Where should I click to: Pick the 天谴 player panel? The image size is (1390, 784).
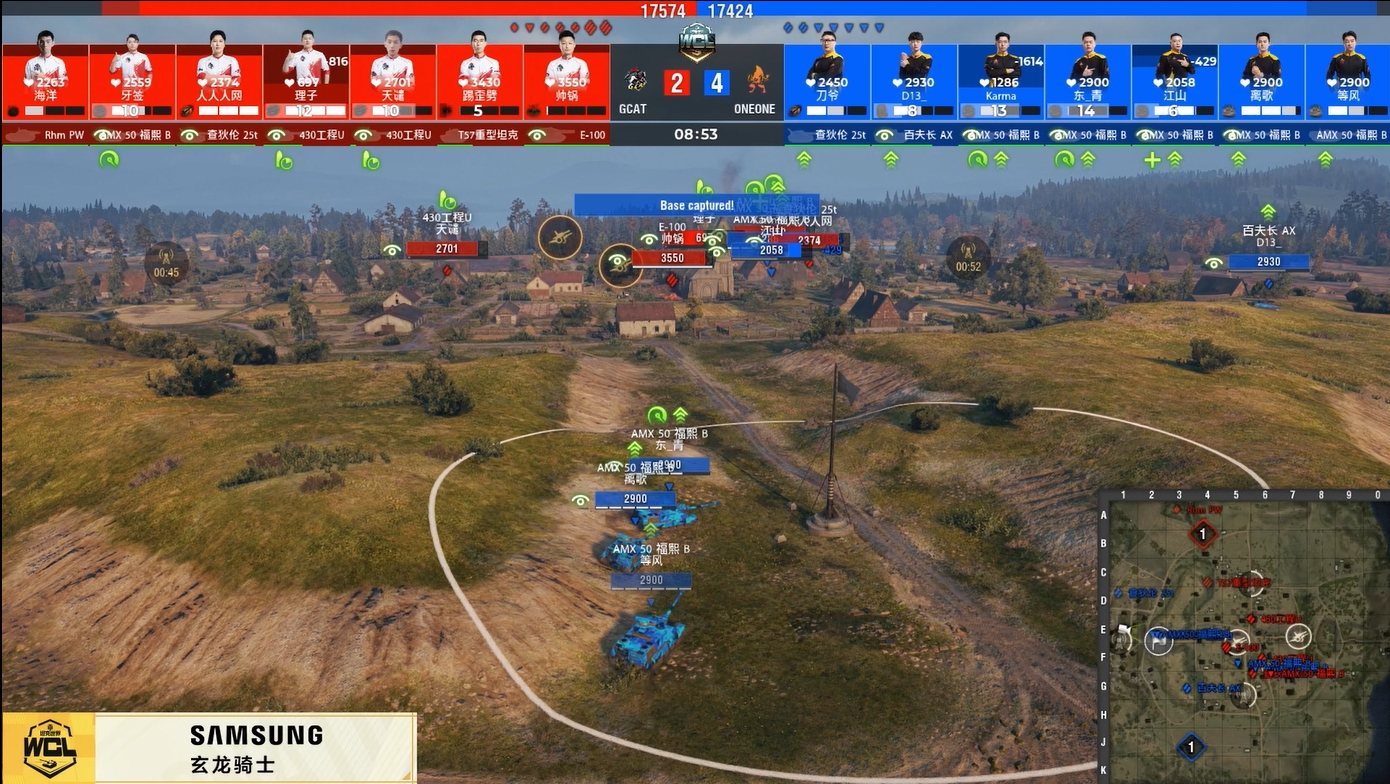(392, 80)
